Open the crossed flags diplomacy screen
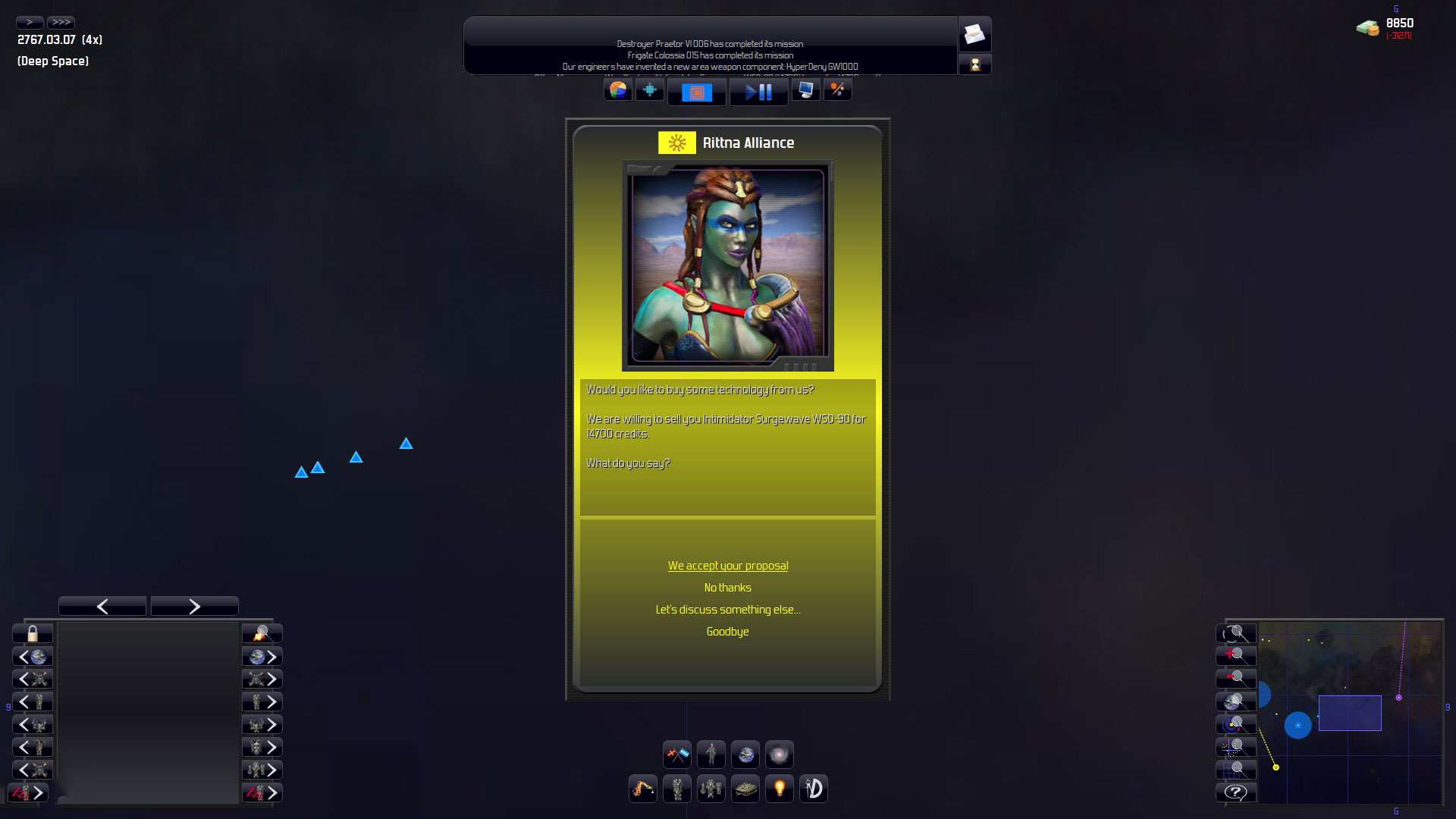 point(676,755)
